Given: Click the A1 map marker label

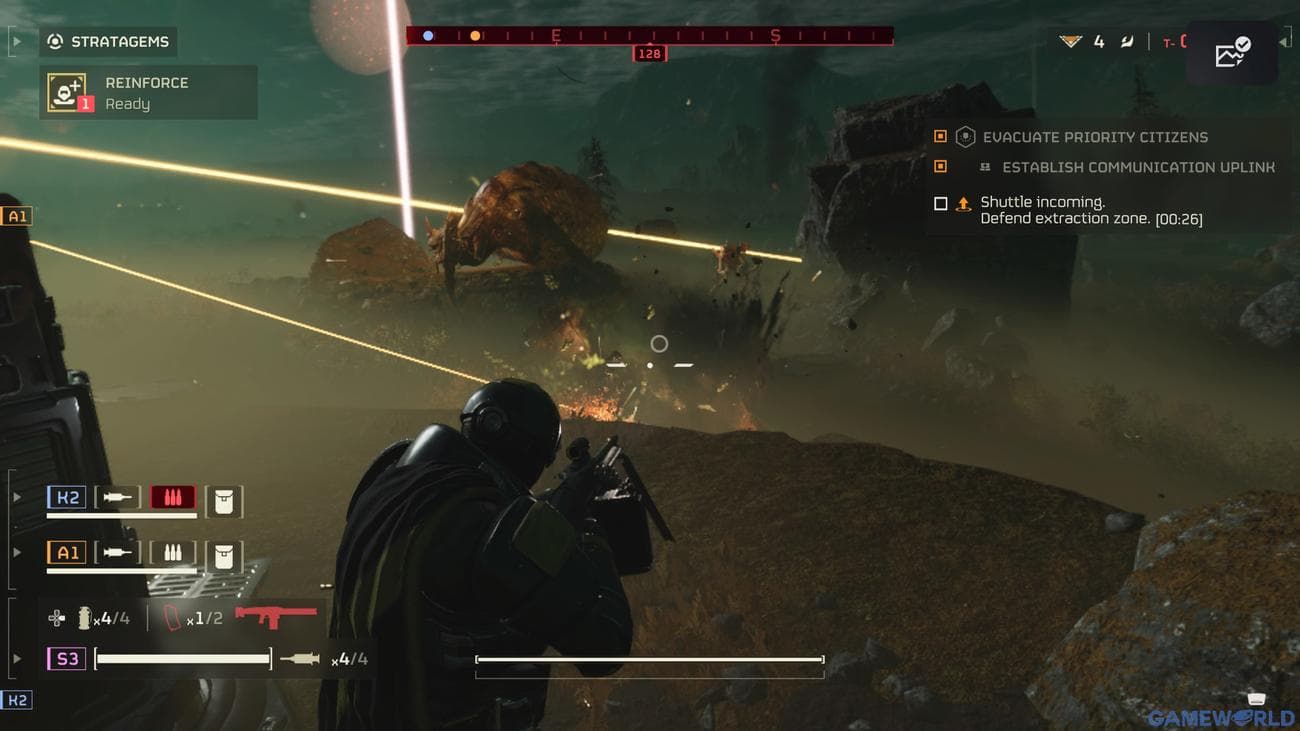Looking at the screenshot, I should pyautogui.click(x=16, y=215).
